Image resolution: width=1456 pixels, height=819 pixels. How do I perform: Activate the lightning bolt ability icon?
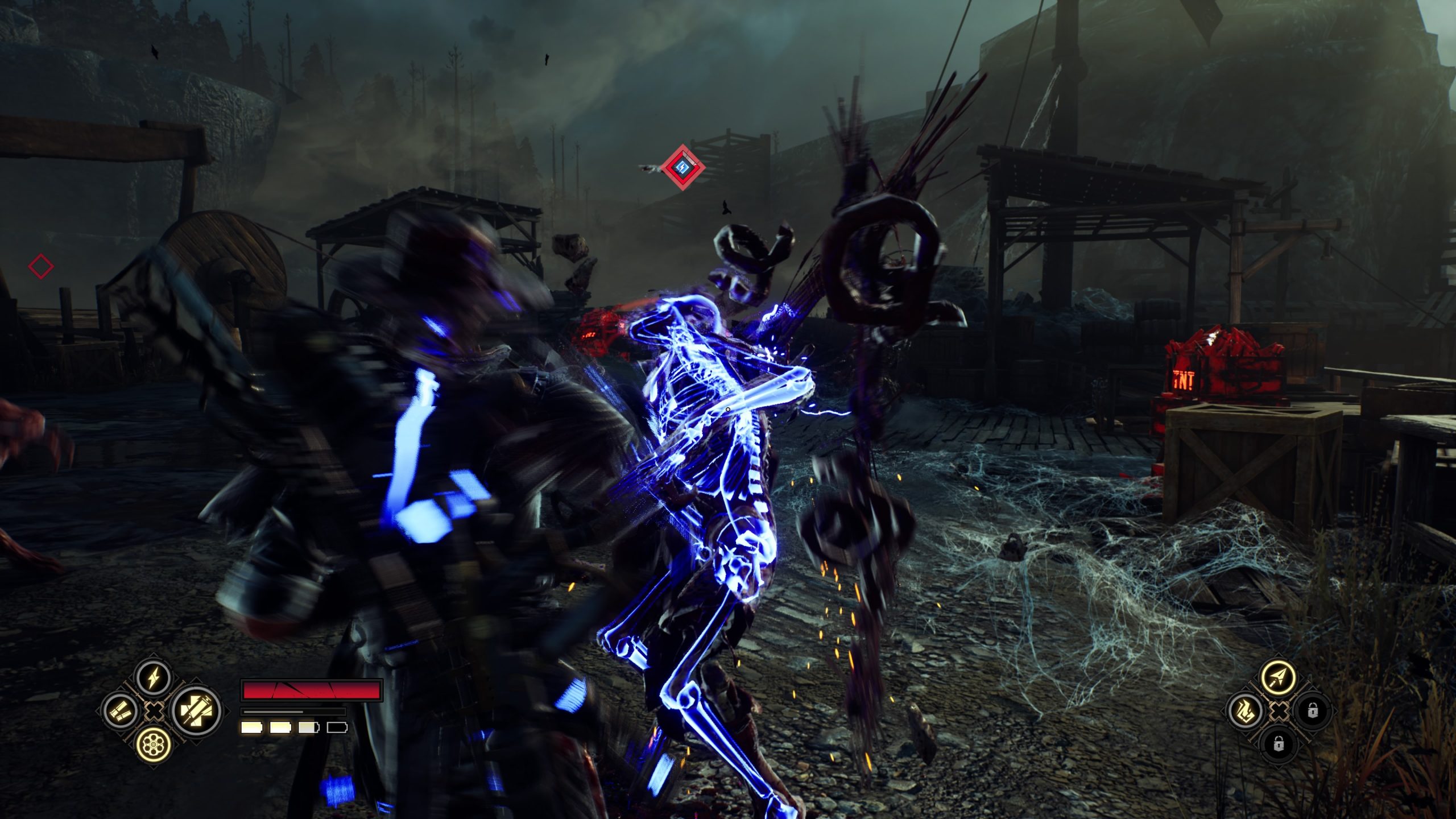tap(154, 678)
